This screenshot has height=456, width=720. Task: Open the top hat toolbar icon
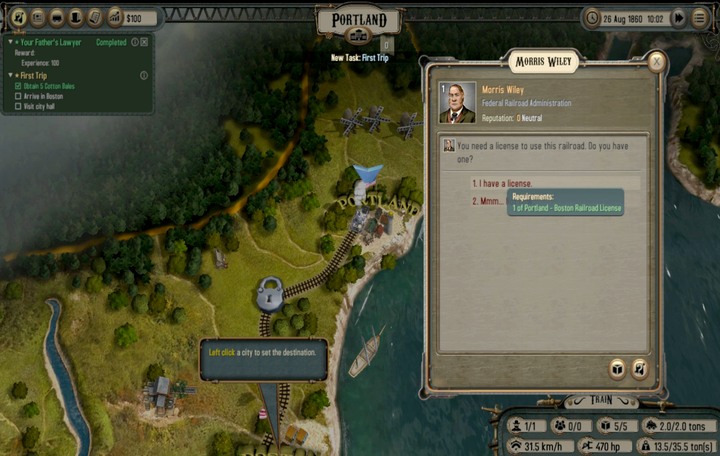[x=76, y=17]
